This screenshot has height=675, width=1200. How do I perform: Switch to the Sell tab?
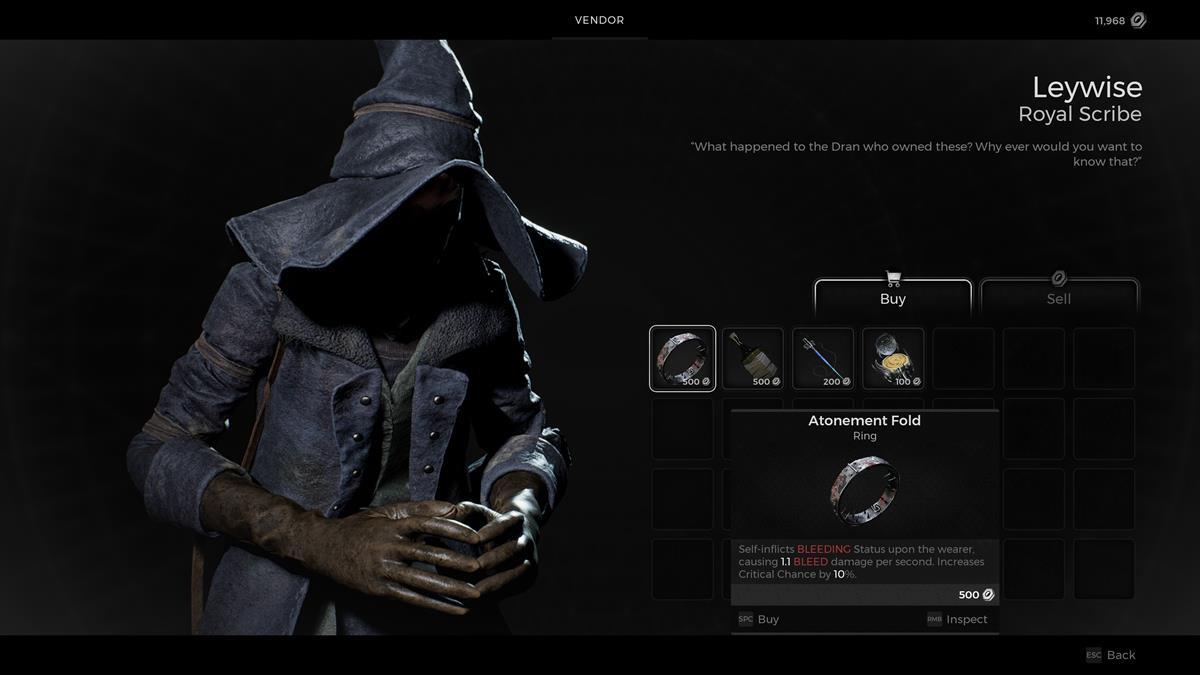click(1059, 297)
